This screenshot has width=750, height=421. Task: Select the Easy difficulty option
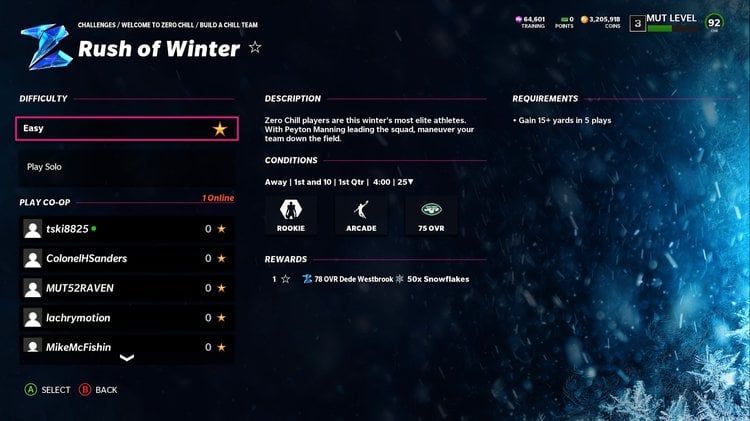127,128
